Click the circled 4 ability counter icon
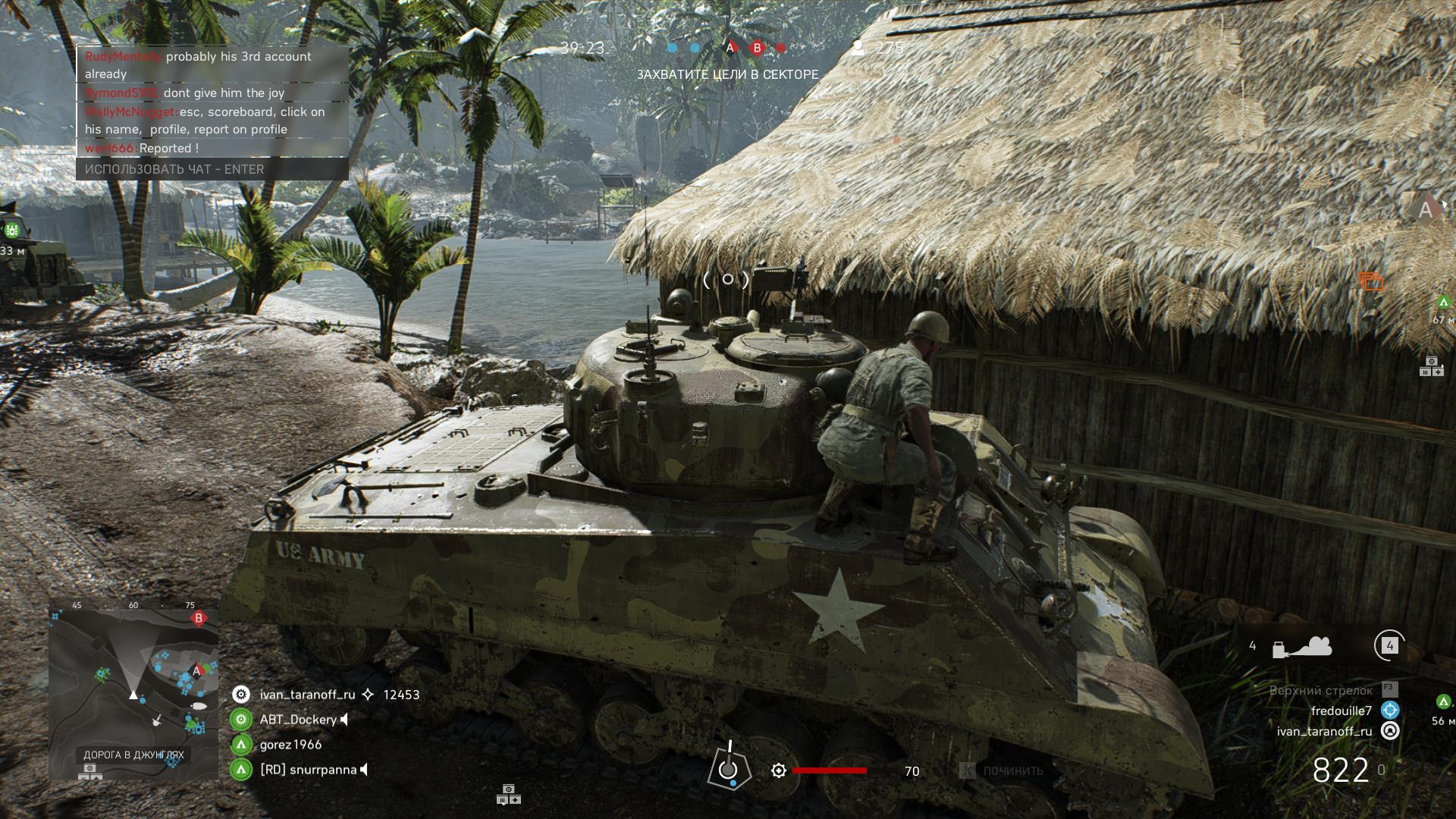The height and width of the screenshot is (819, 1456). pyautogui.click(x=1389, y=646)
